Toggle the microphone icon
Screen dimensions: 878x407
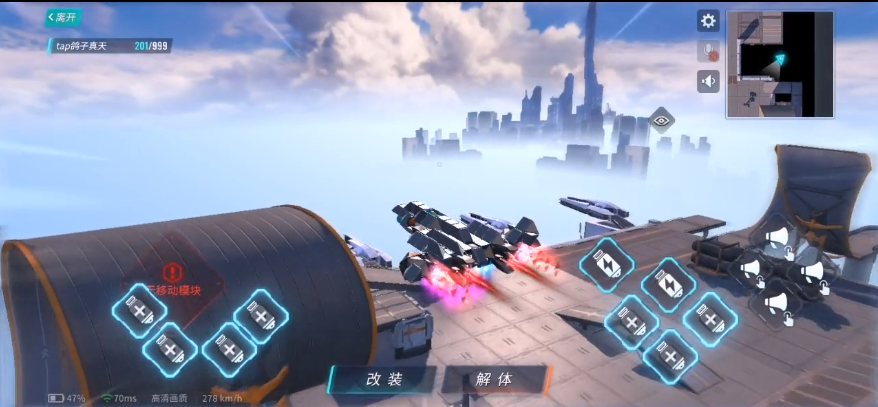point(708,51)
